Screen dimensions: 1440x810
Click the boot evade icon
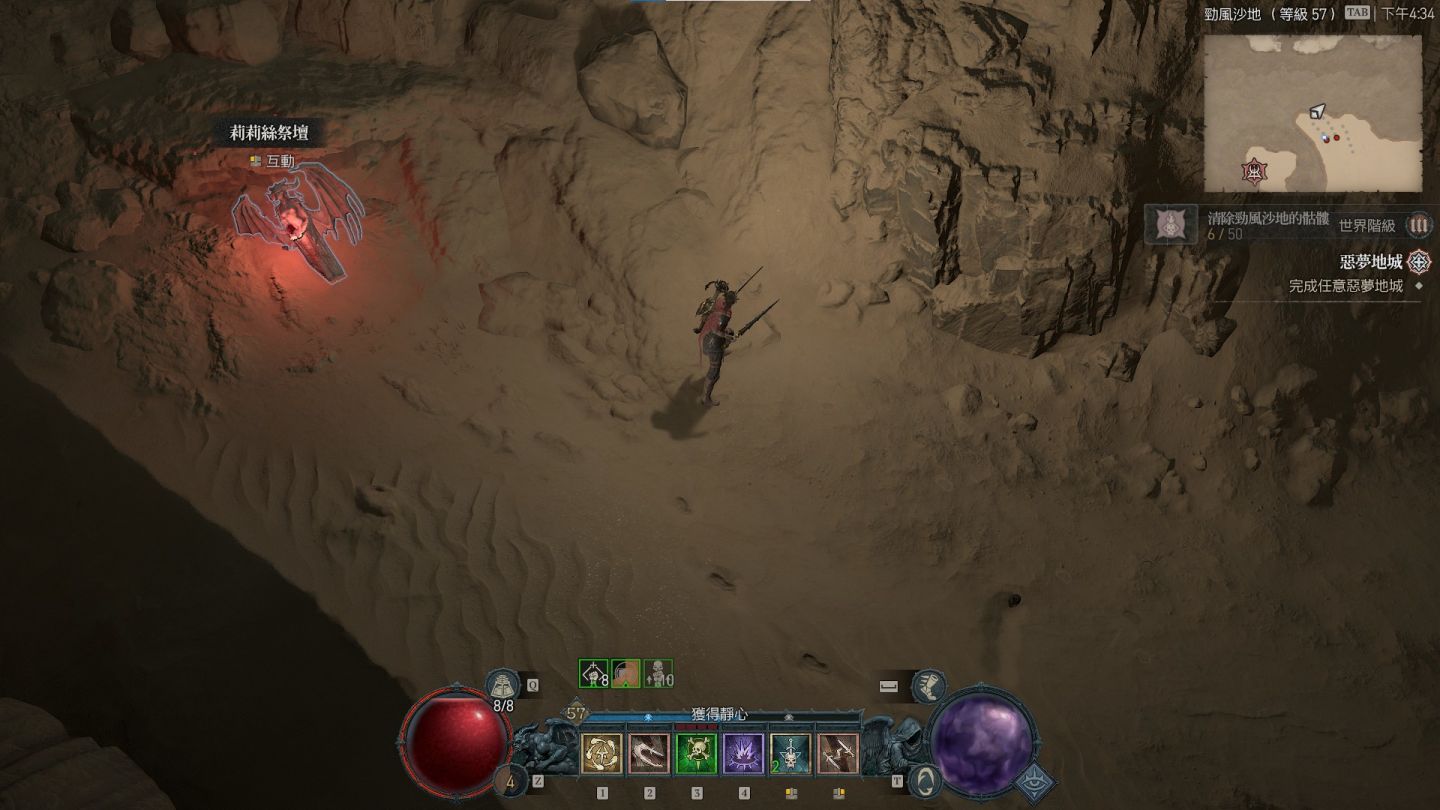point(928,686)
